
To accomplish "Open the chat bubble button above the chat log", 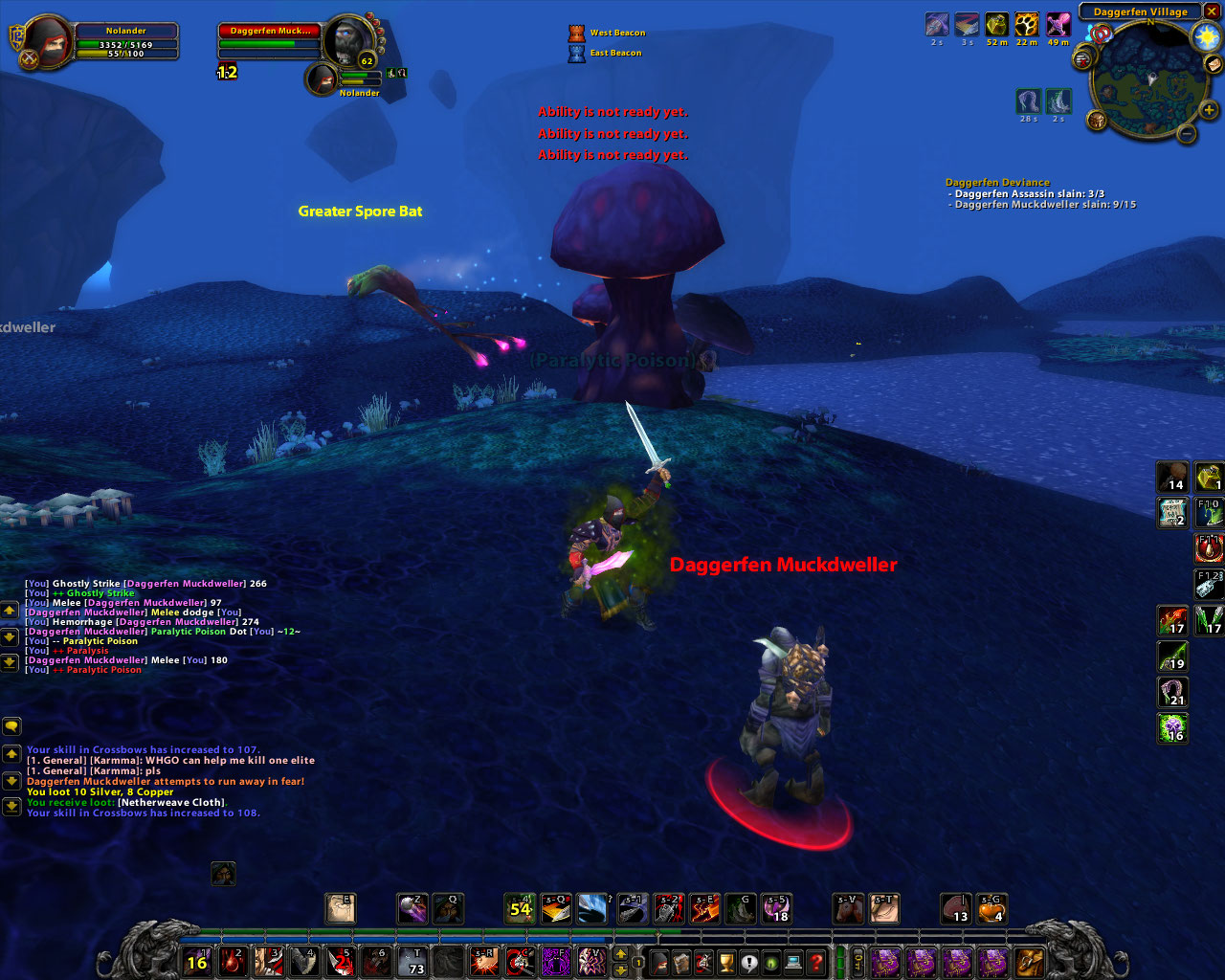I will pos(11,726).
